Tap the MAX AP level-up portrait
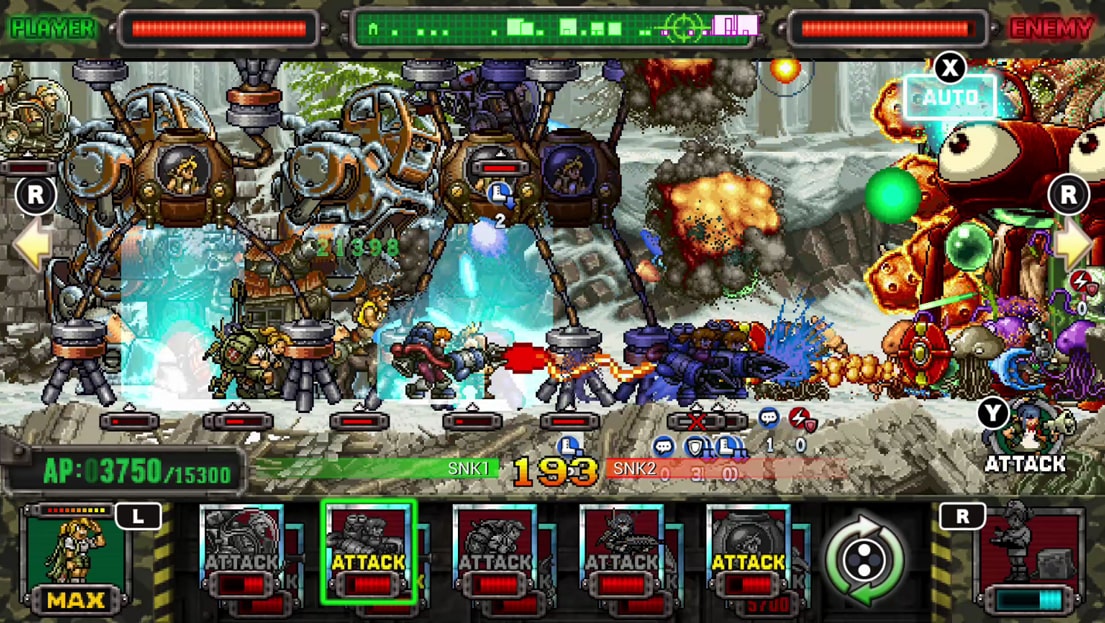The width and height of the screenshot is (1105, 623). coord(77,559)
